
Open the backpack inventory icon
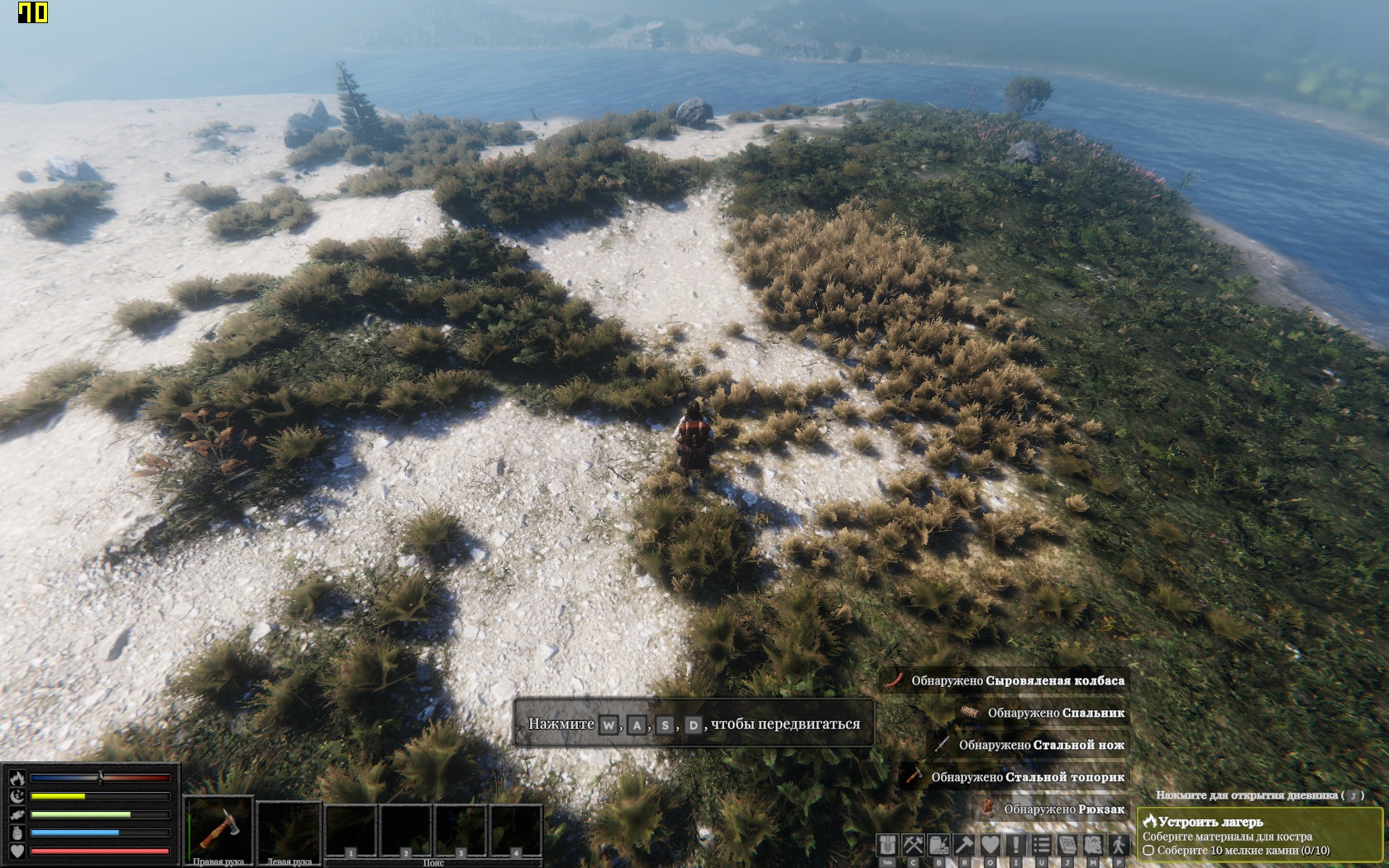(x=887, y=845)
